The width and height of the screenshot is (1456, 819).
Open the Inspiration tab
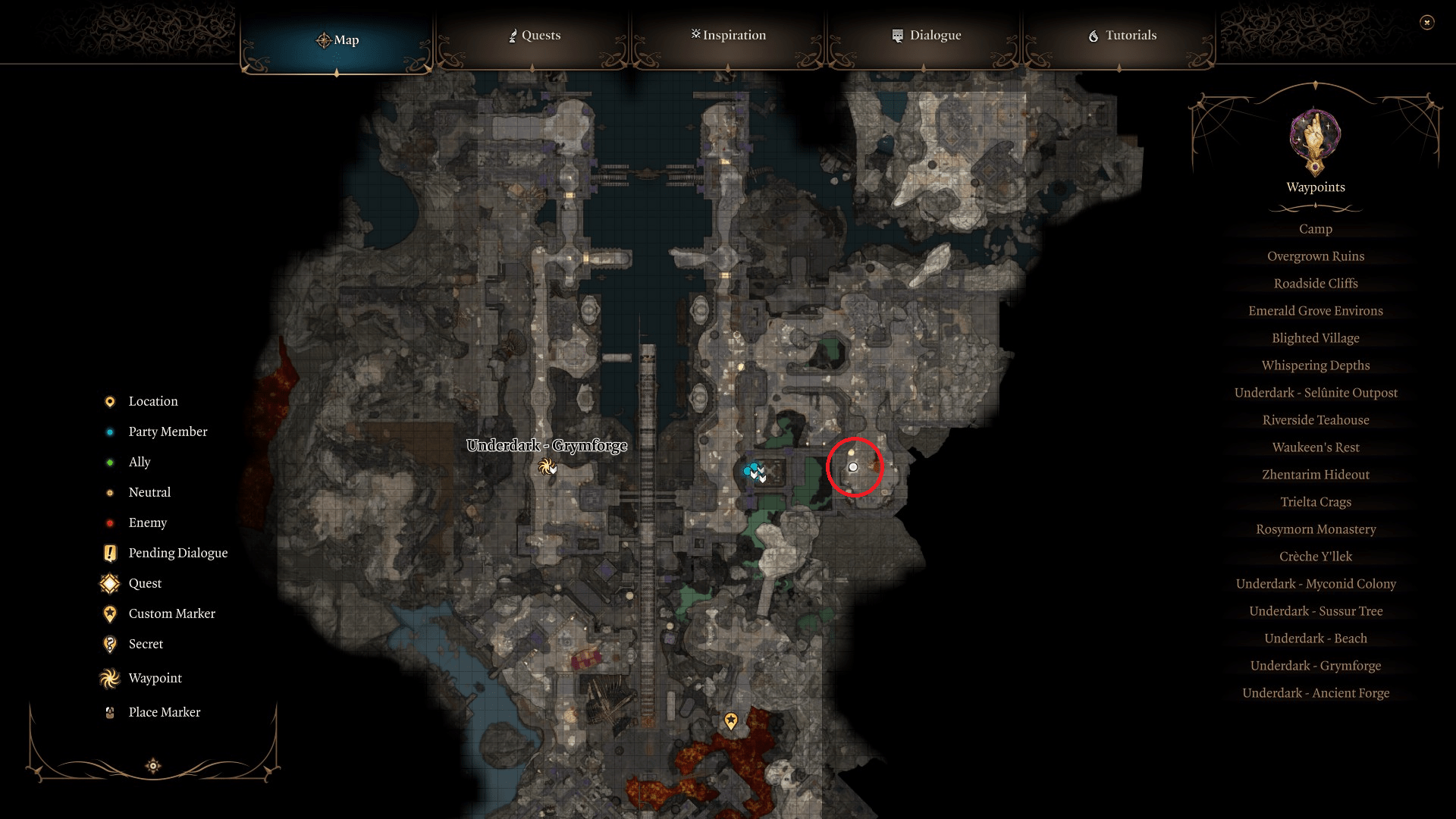727,35
